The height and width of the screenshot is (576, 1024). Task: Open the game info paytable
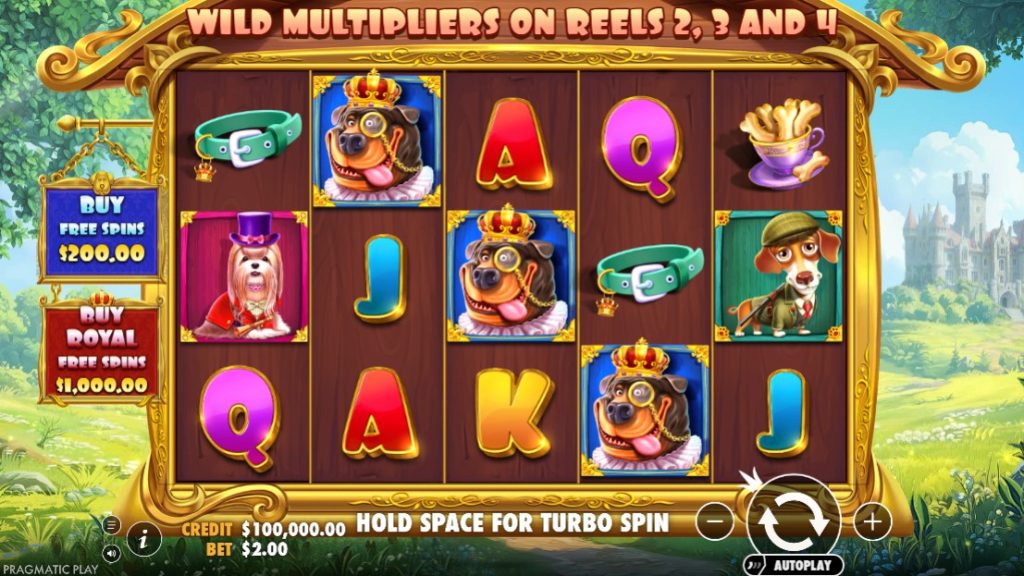pyautogui.click(x=144, y=539)
